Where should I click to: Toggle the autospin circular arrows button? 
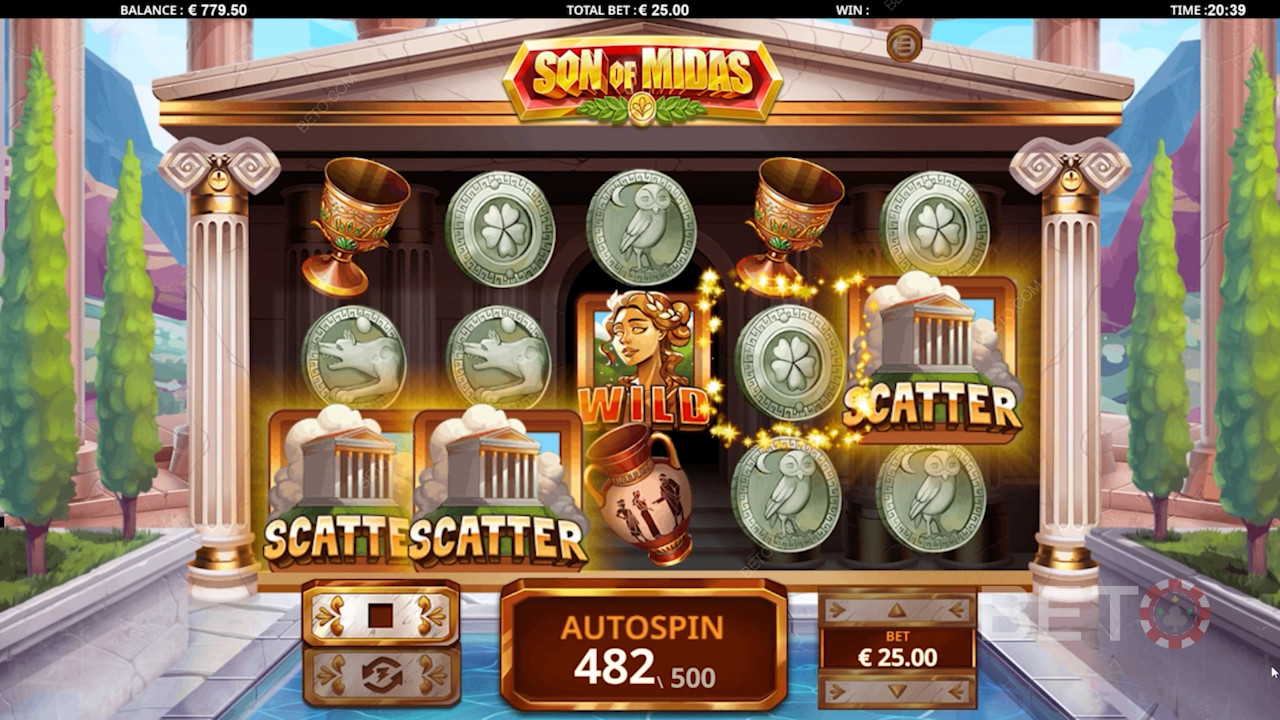coord(381,676)
